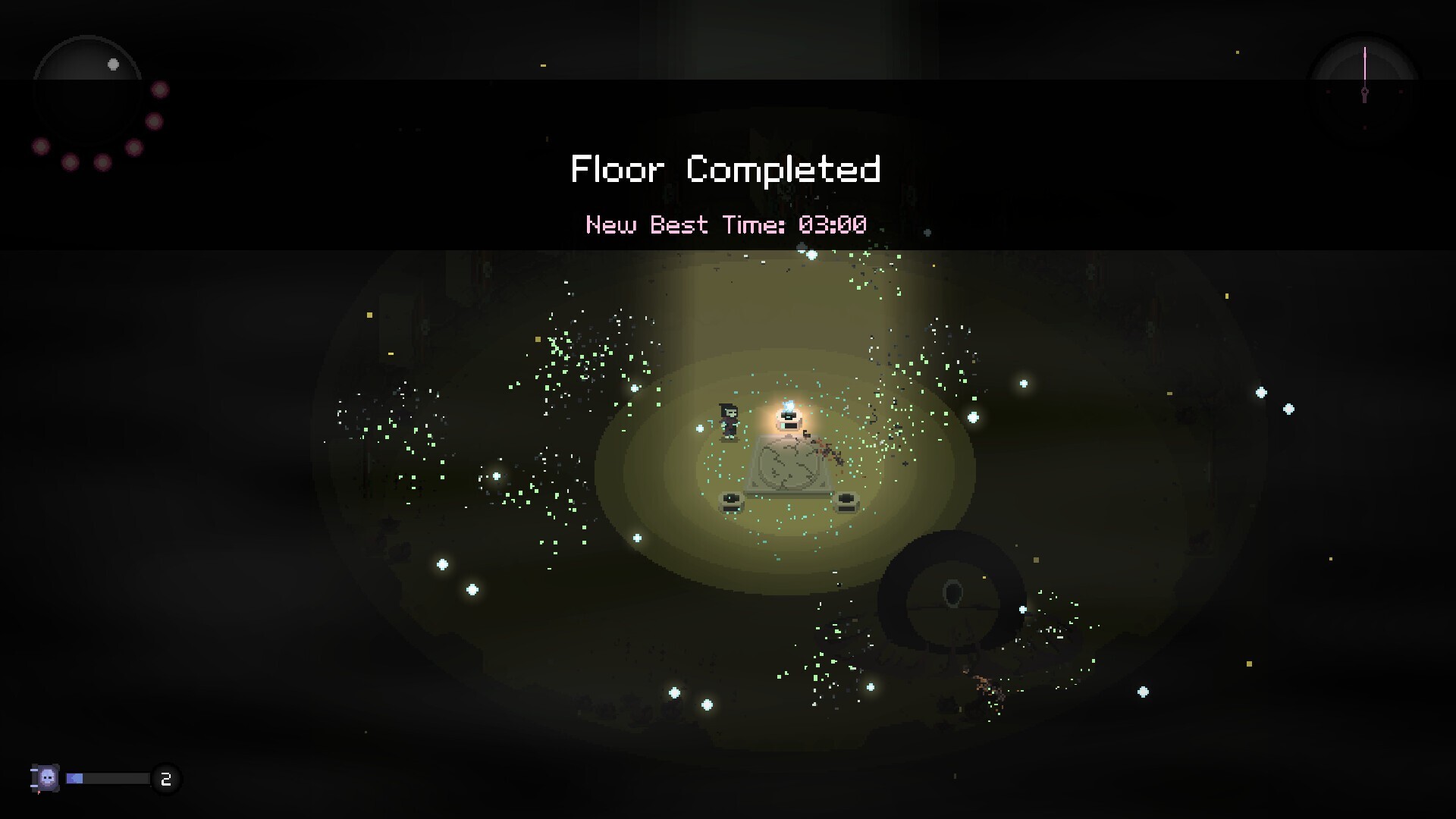This screenshot has height=819, width=1456.
Task: Click the skull portrait icon bottom-left
Action: [47, 777]
